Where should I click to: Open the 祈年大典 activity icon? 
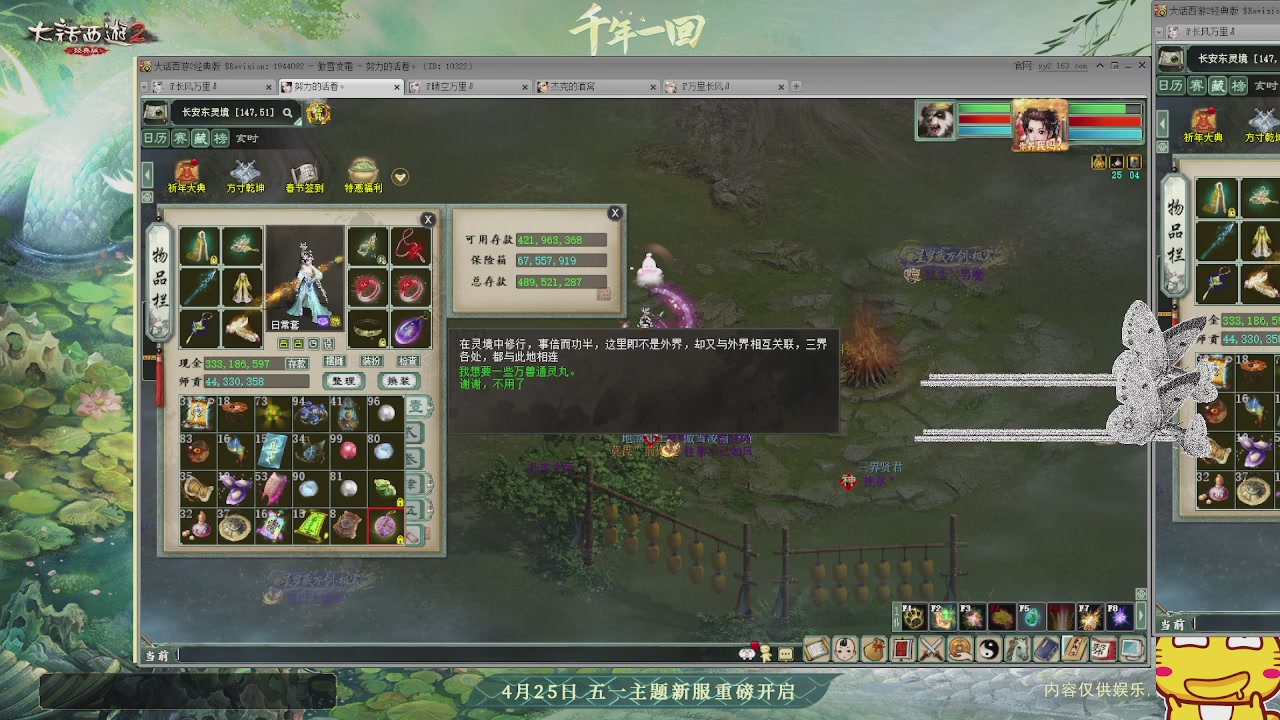pos(187,172)
